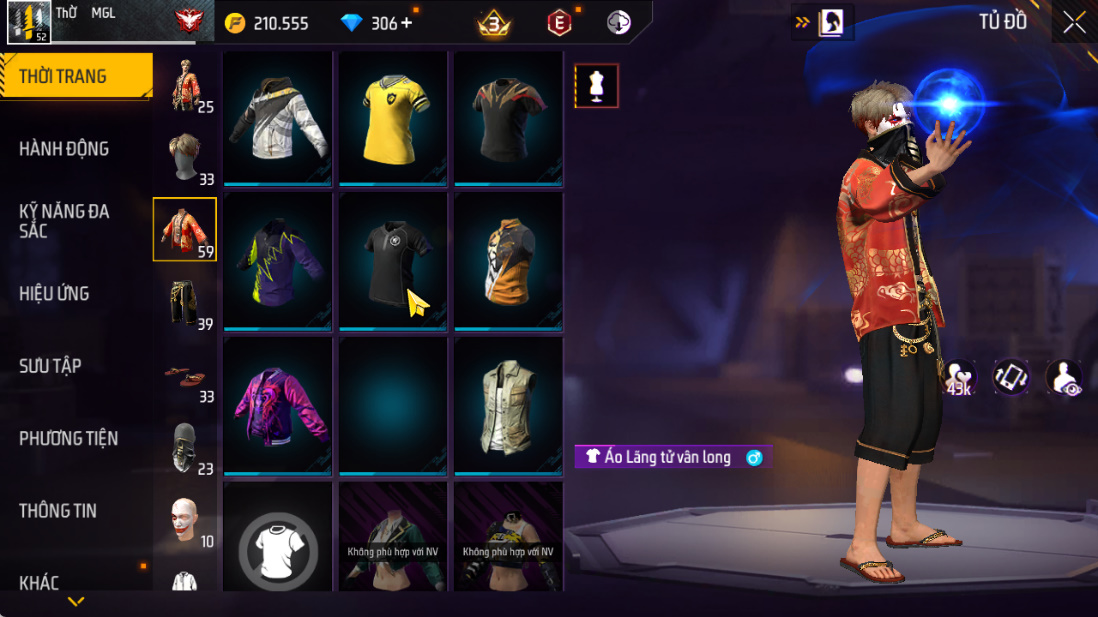The height and width of the screenshot is (617, 1098).
Task: Open the HÀNH ĐỘNG category
Action: (x=64, y=149)
